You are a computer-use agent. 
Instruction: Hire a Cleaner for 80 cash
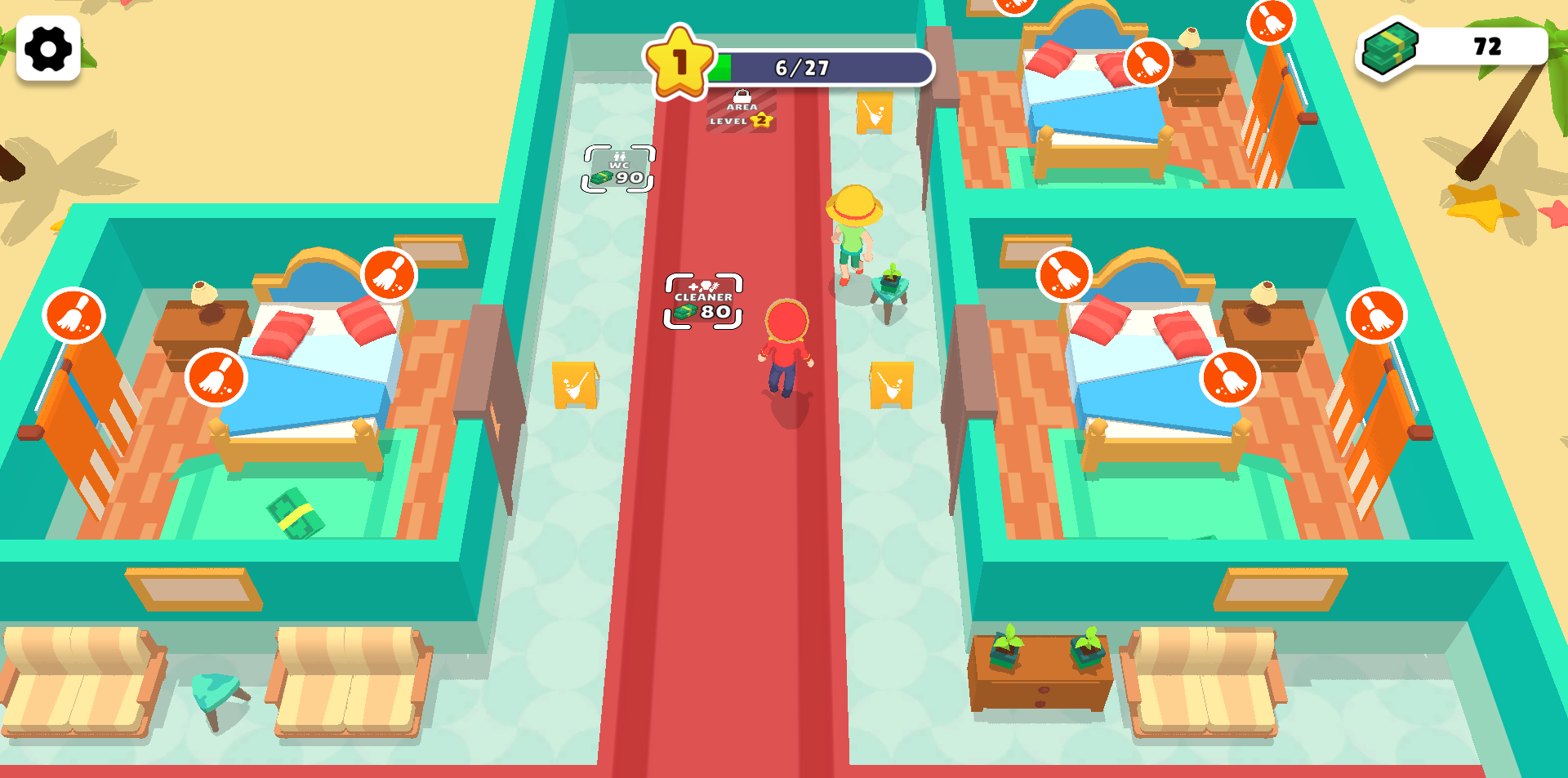[703, 300]
